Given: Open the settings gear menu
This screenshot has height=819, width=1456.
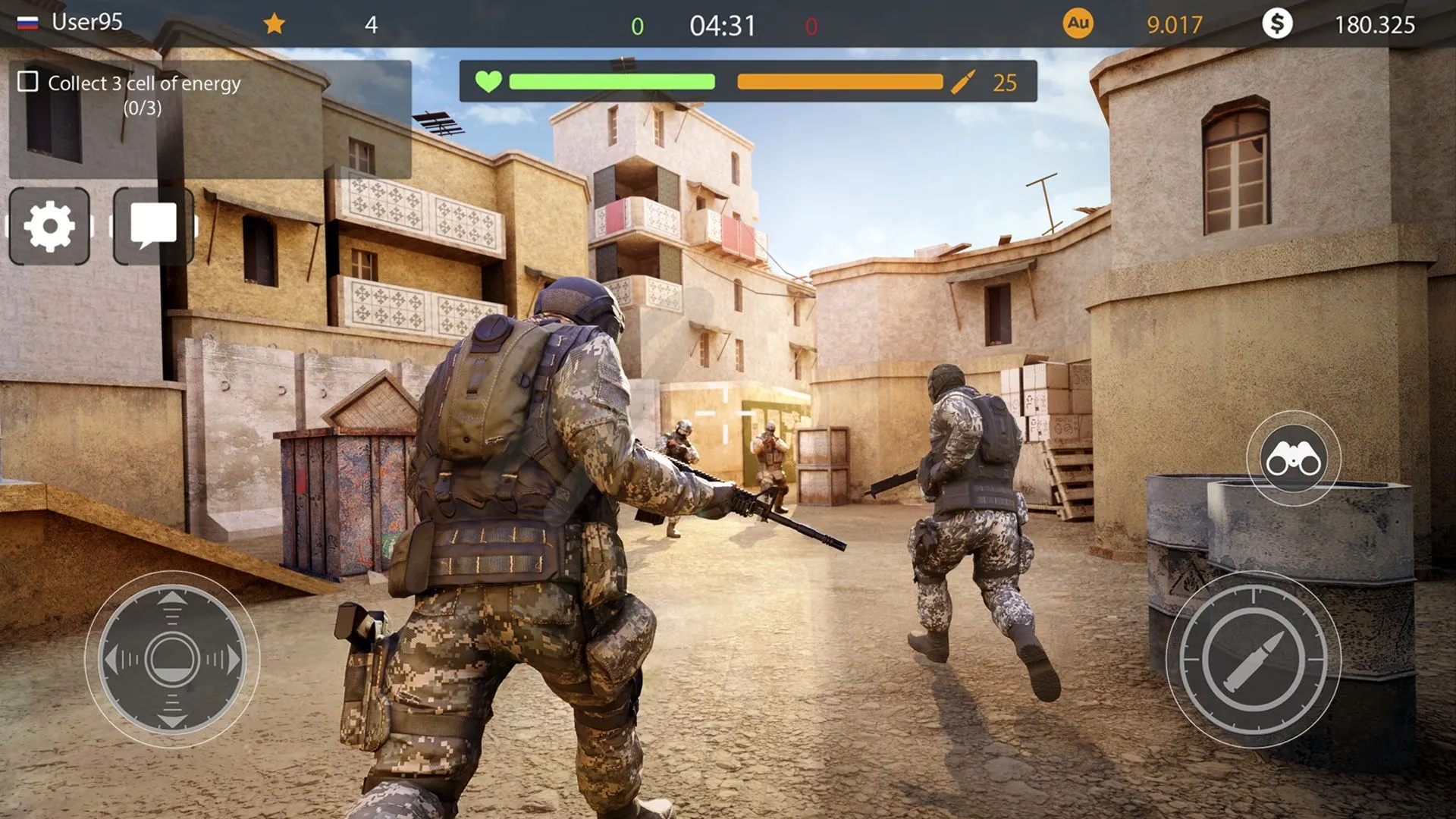Looking at the screenshot, I should [x=48, y=225].
